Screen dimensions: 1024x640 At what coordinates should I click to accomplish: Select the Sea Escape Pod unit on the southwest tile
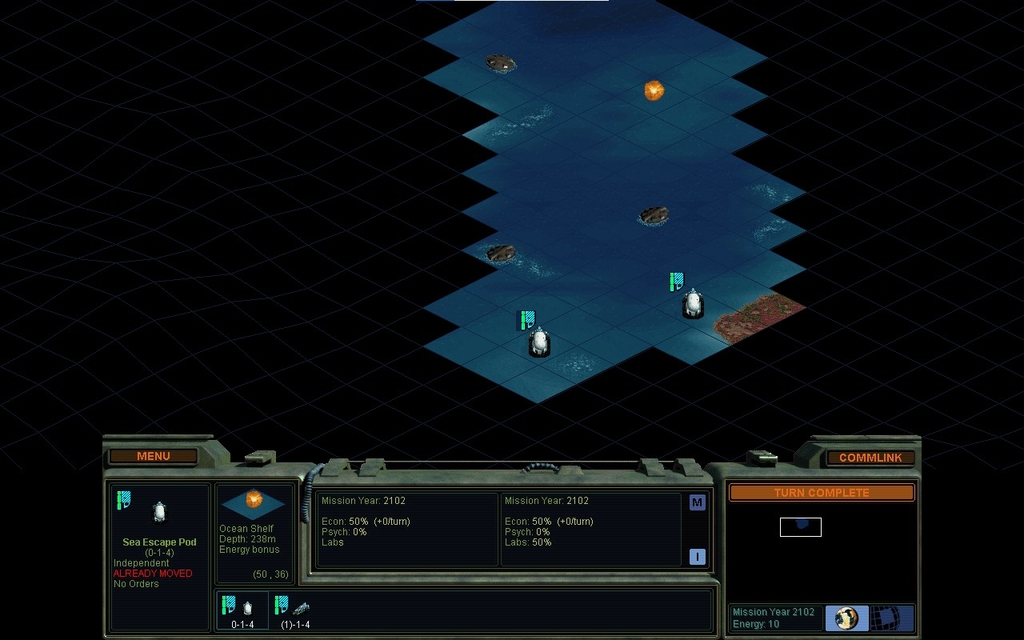tap(539, 342)
